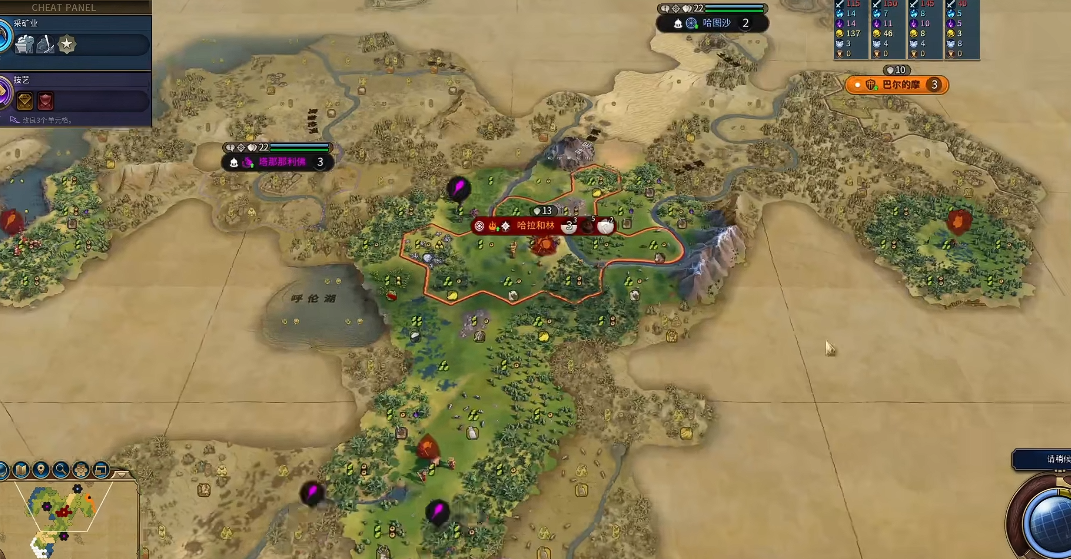Select the red shield civic unlock icon

46,100
